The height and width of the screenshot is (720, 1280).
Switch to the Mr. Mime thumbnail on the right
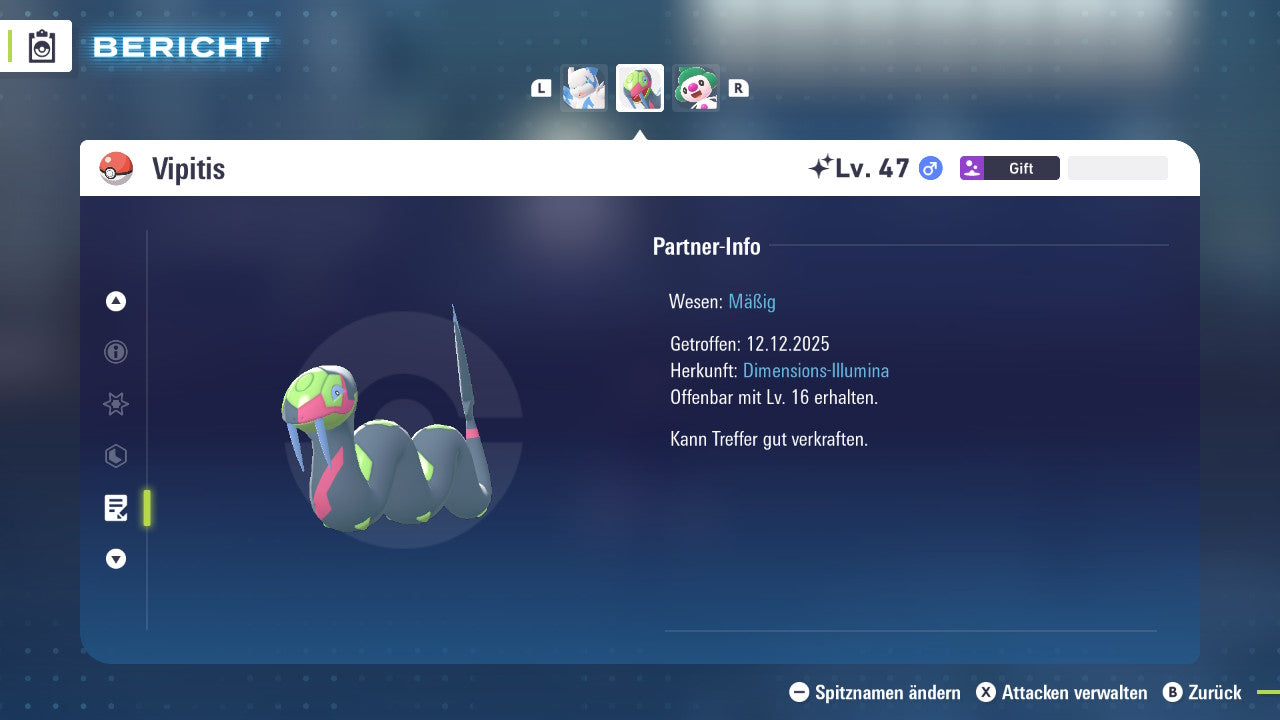(x=695, y=87)
